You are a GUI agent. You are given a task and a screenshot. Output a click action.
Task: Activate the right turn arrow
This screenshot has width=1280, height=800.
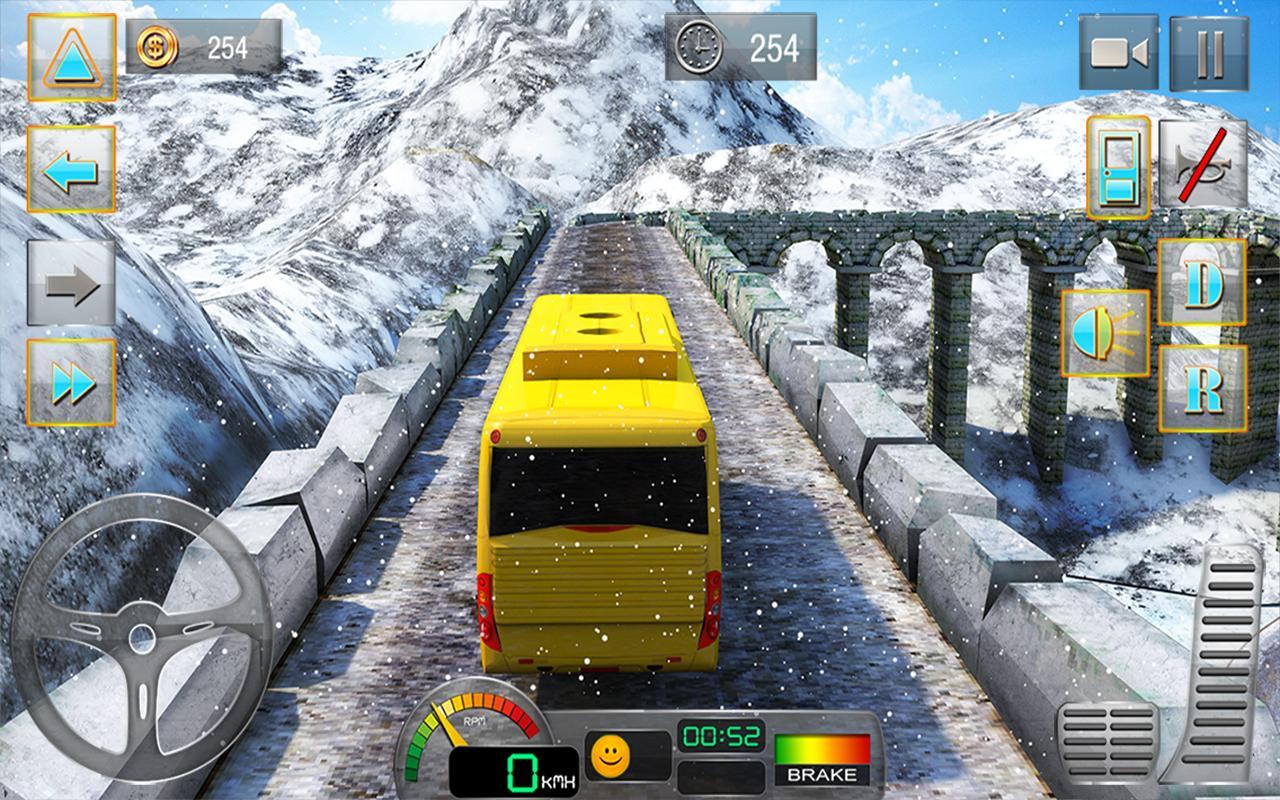pyautogui.click(x=71, y=283)
